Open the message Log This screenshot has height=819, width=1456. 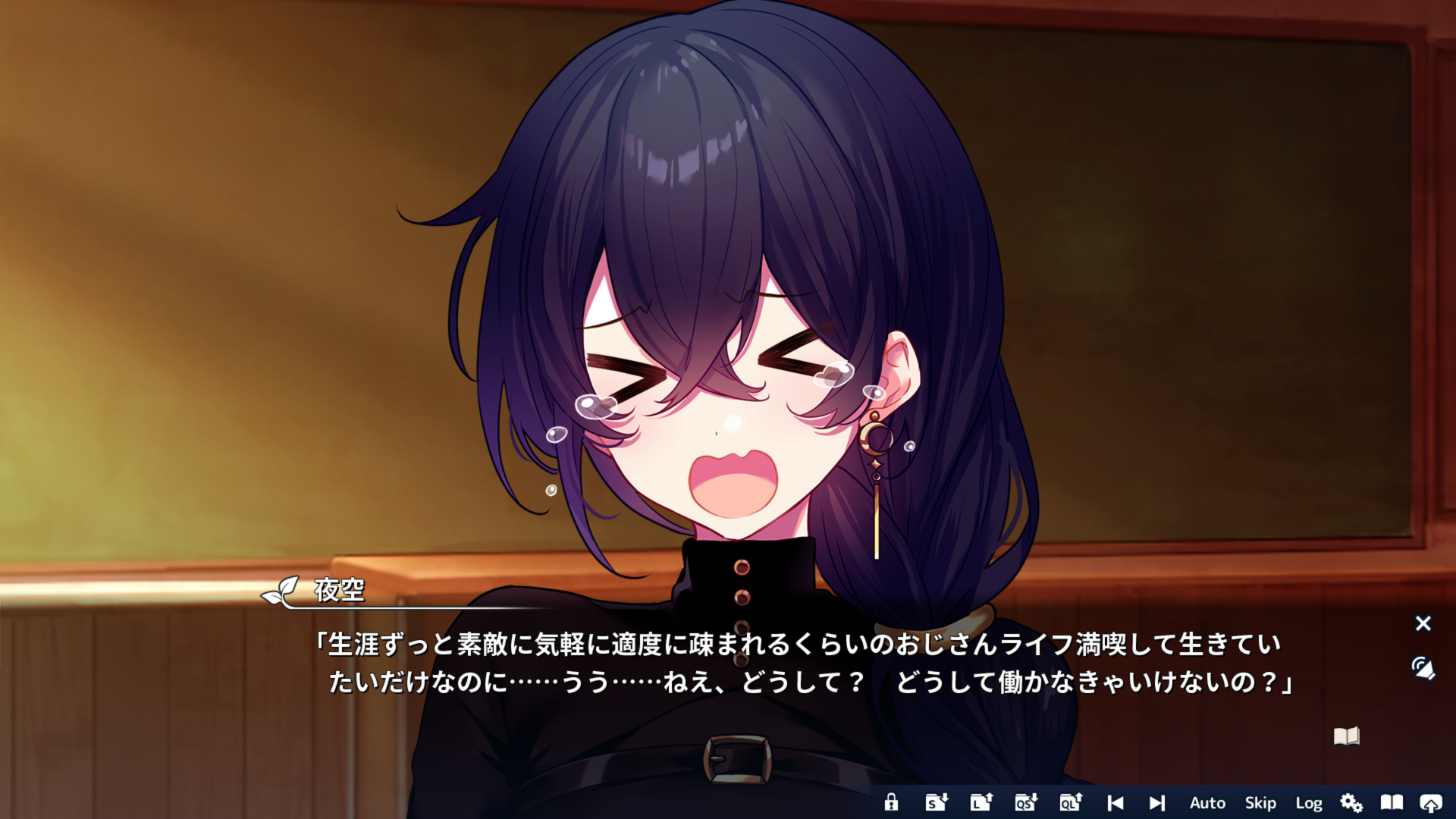(x=1310, y=802)
